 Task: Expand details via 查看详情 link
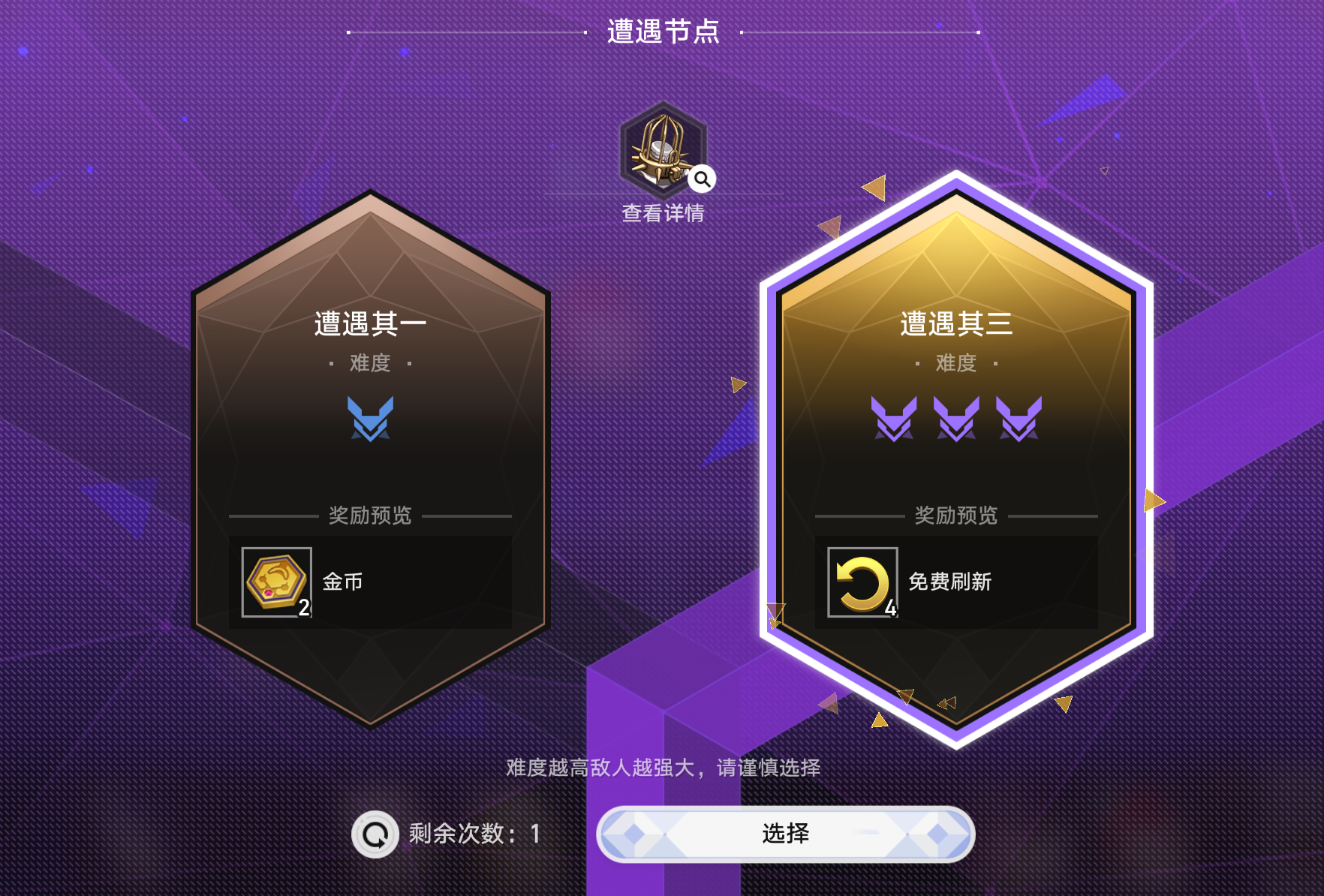tap(661, 213)
